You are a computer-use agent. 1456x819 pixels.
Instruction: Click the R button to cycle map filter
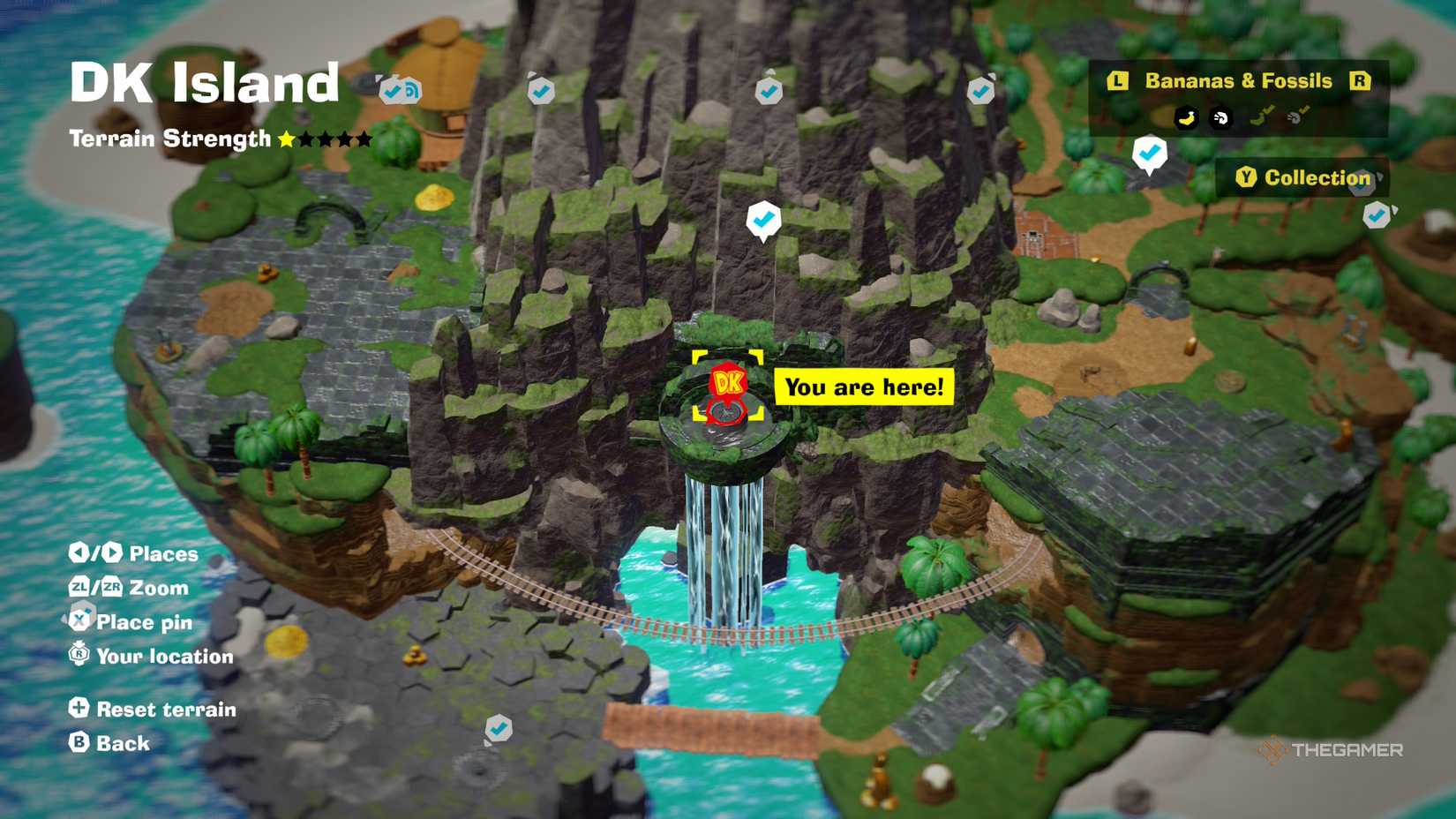(x=1360, y=80)
